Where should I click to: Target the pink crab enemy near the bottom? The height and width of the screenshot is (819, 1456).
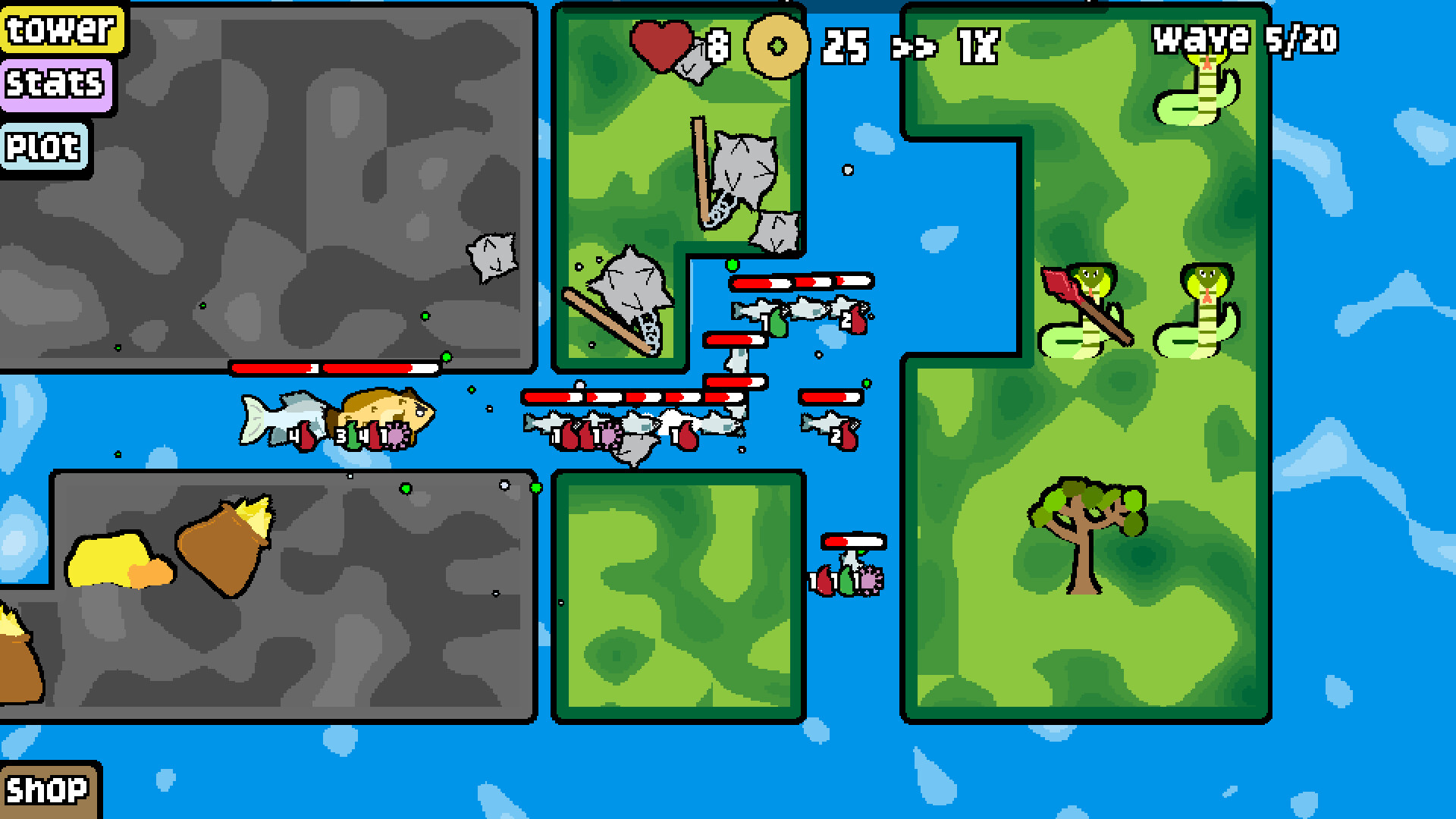[x=872, y=580]
